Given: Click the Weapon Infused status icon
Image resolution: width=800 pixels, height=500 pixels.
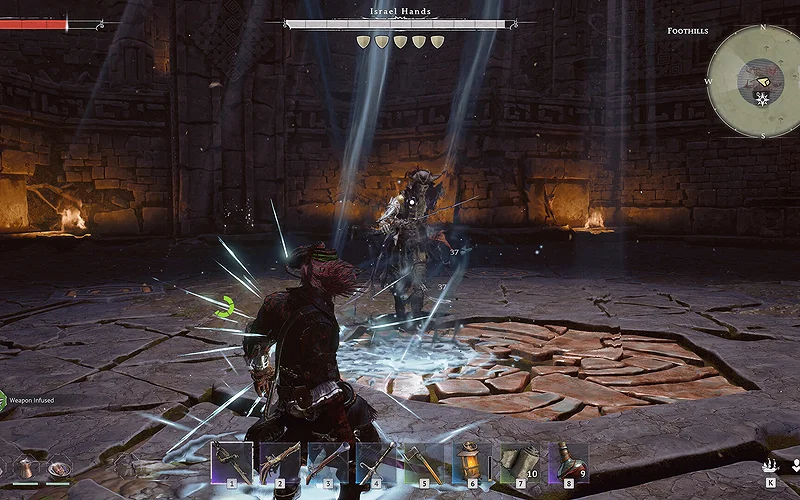Looking at the screenshot, I should point(3,400).
